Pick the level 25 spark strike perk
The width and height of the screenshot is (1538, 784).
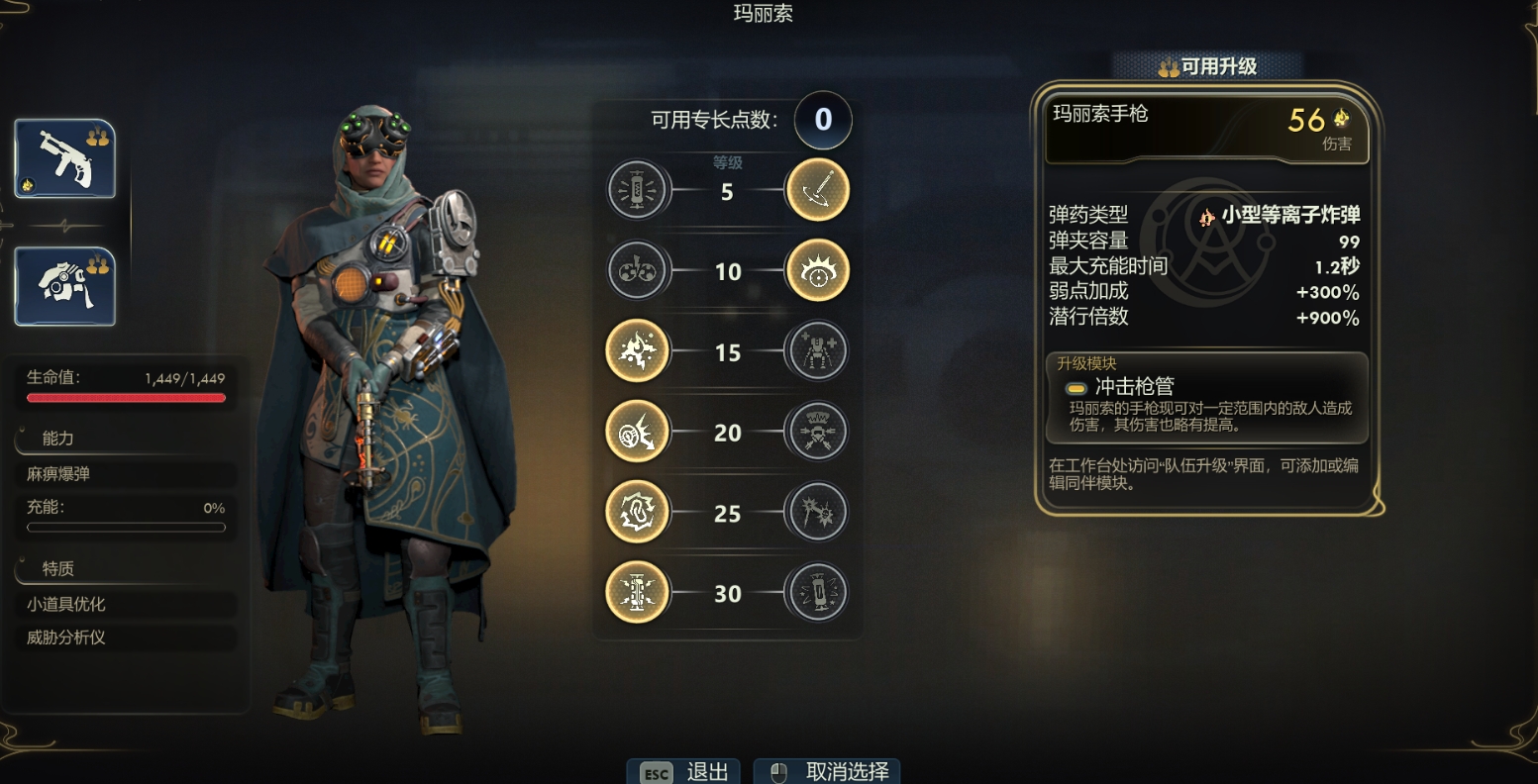click(817, 514)
